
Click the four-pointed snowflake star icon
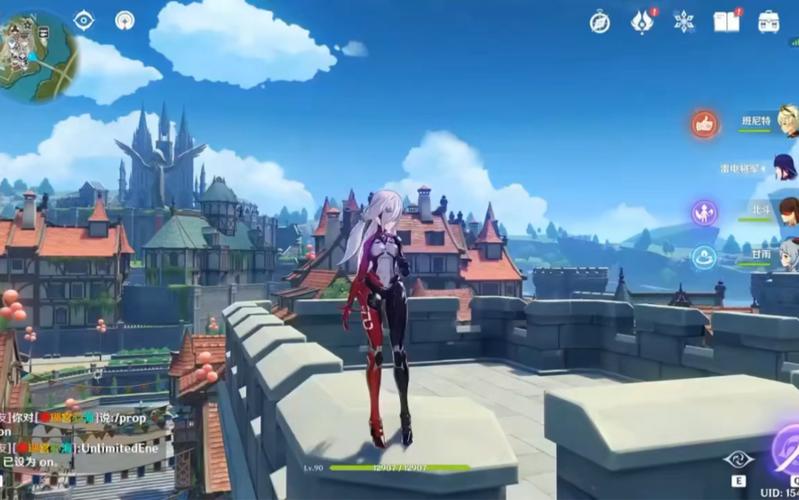(684, 22)
